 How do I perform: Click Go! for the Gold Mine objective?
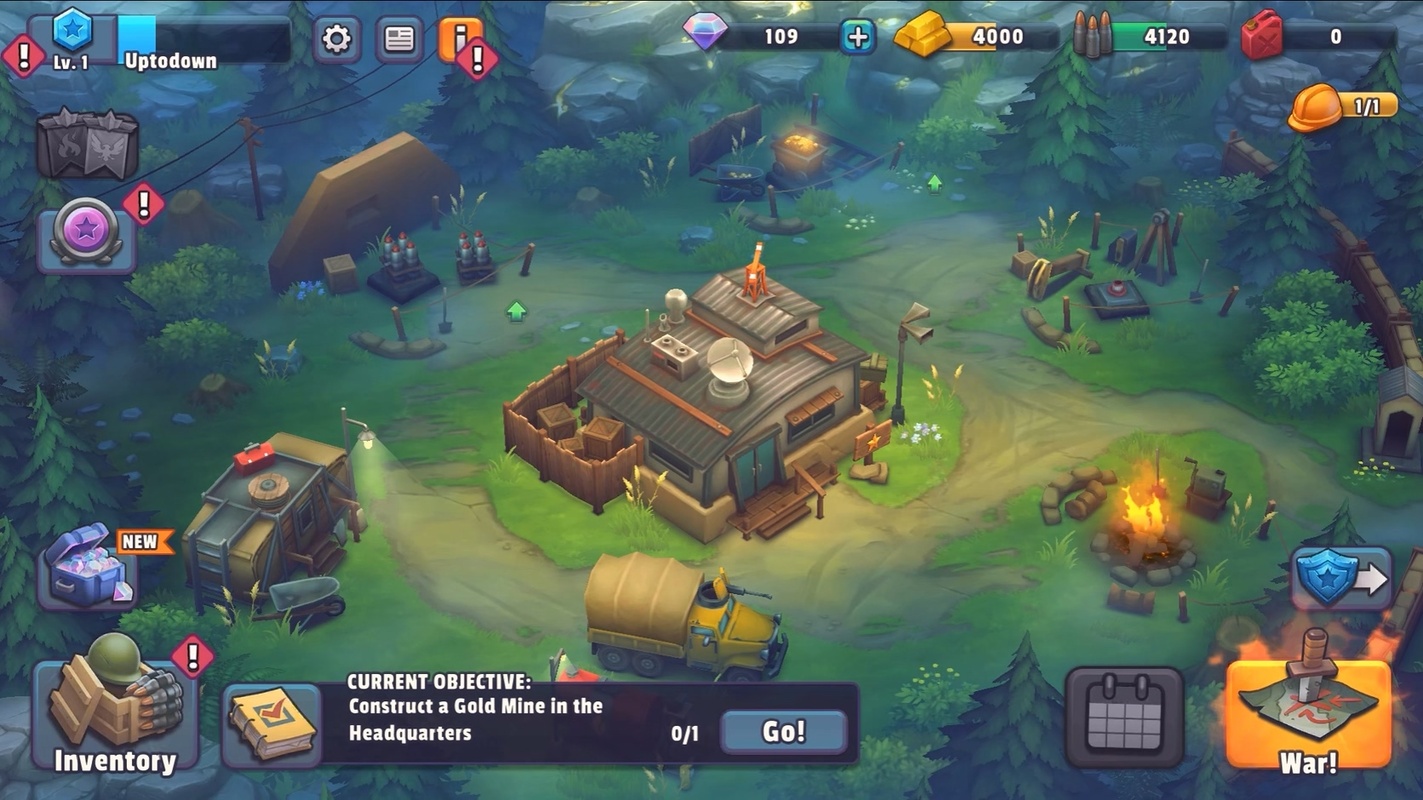[783, 732]
